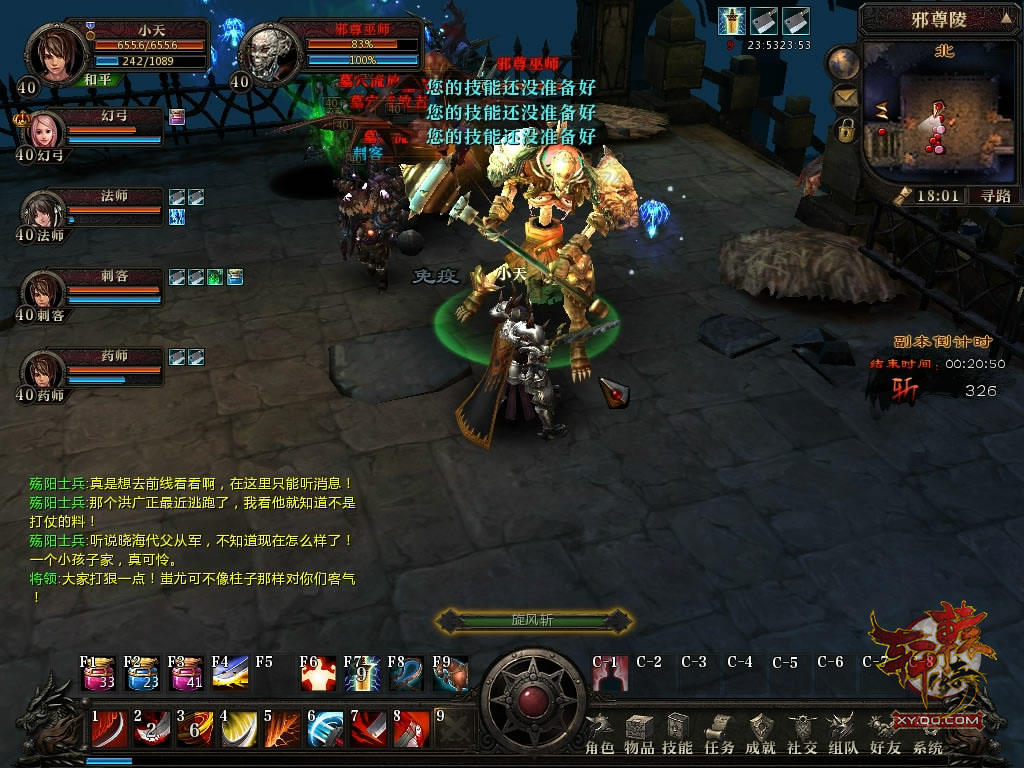
Task: Open the 成就 achievements menu
Action: [761, 733]
